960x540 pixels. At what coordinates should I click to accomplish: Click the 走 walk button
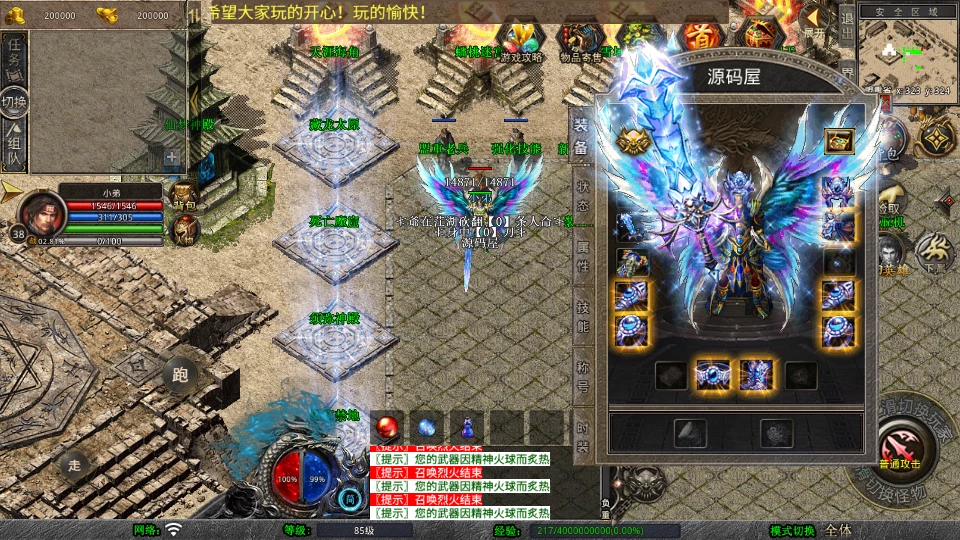(74, 465)
